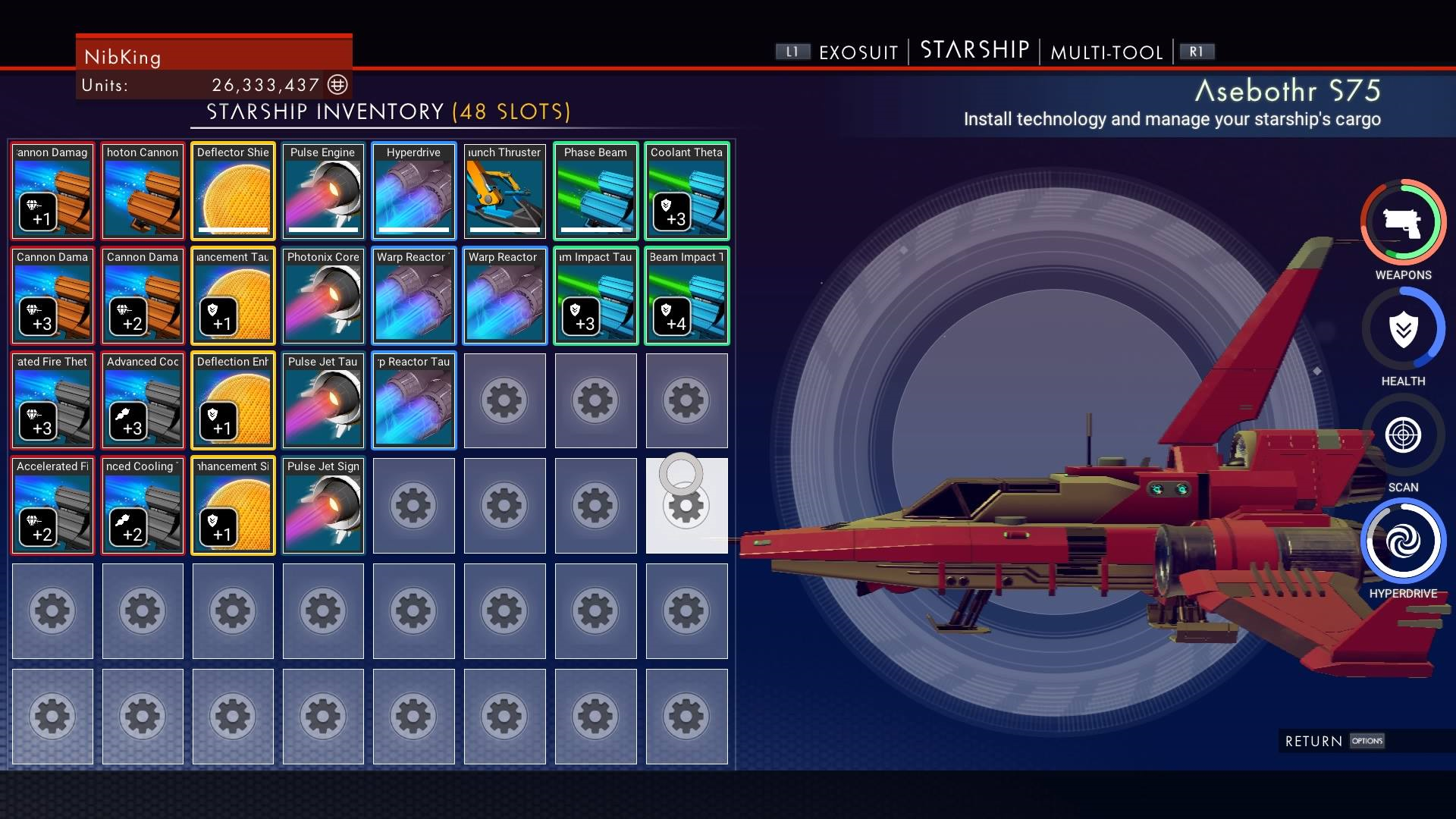Select the Pulse Jet Tau slot
This screenshot has width=1456, height=819.
tap(323, 400)
